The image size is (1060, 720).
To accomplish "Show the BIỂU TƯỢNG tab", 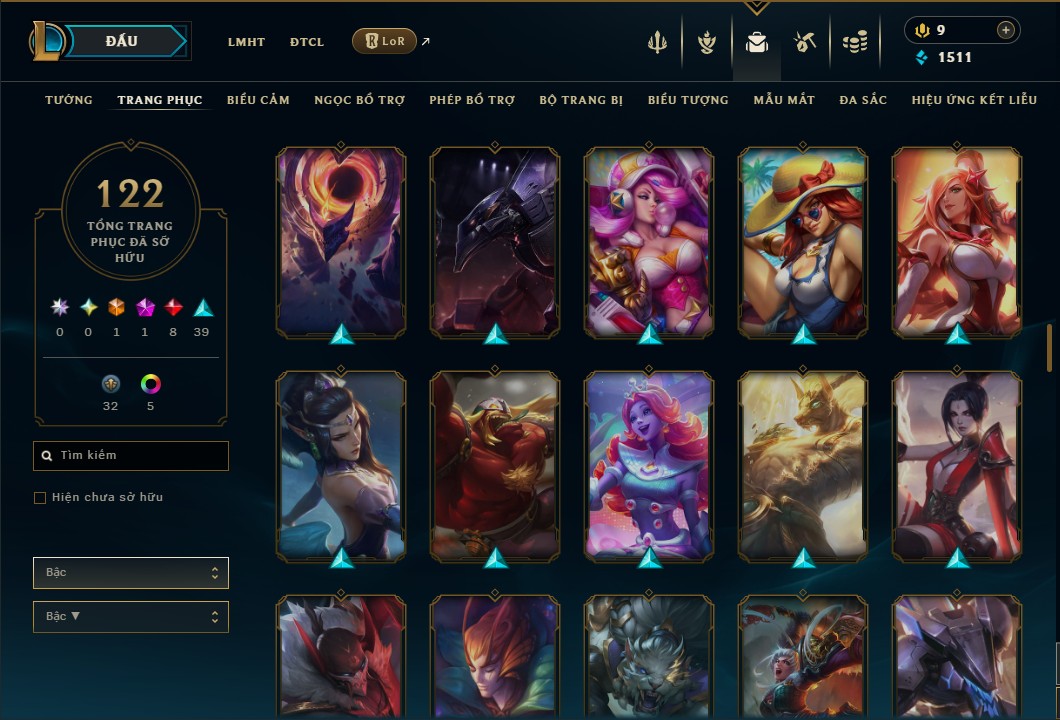I will [x=688, y=100].
